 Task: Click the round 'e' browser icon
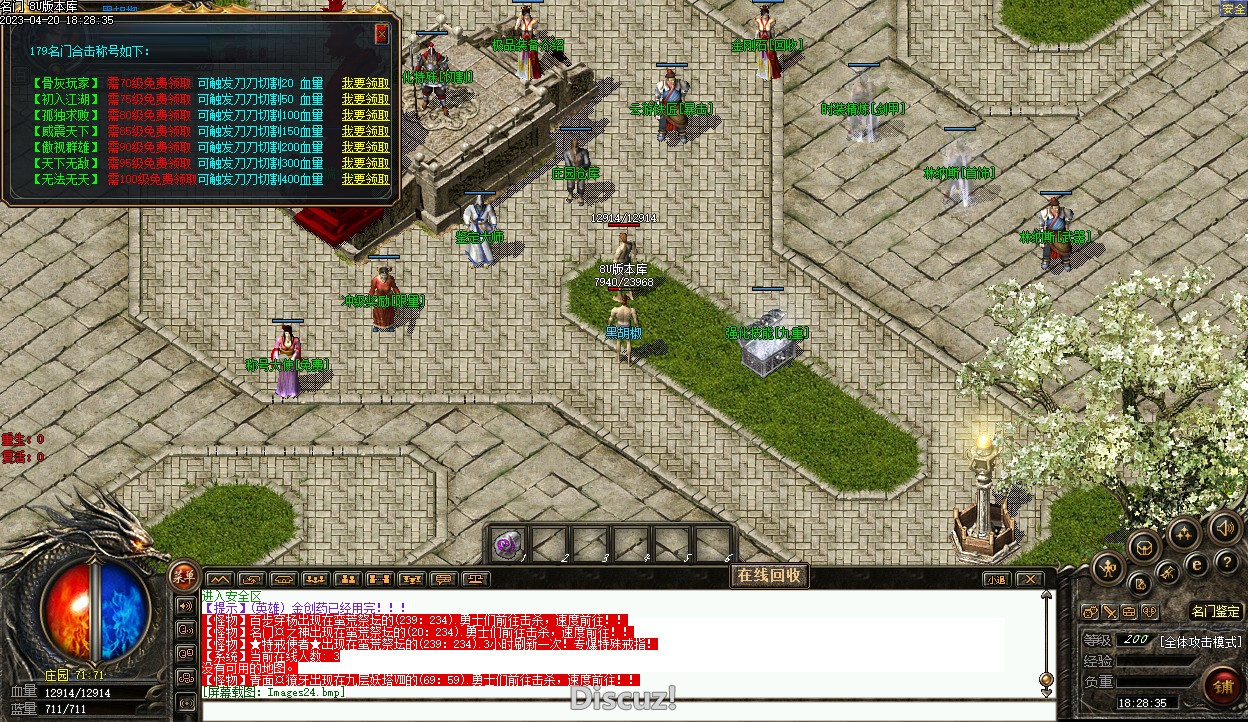pyautogui.click(x=1196, y=564)
